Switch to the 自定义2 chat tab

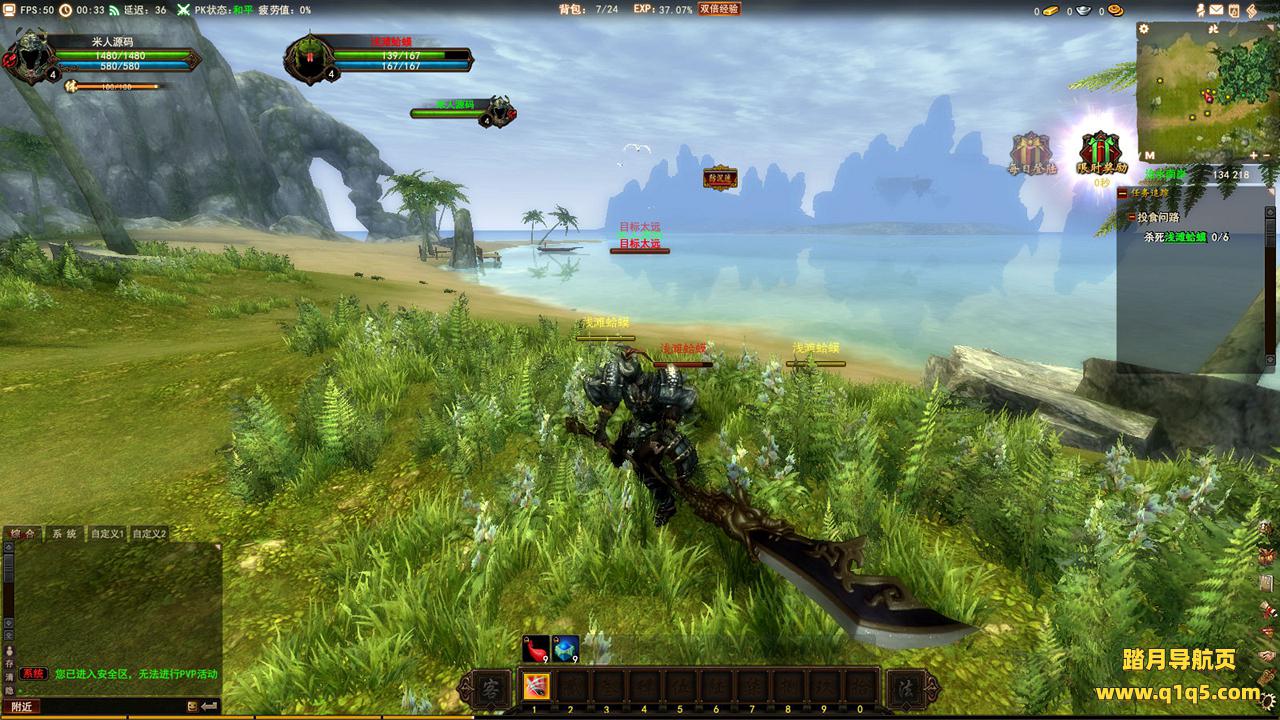pos(150,534)
